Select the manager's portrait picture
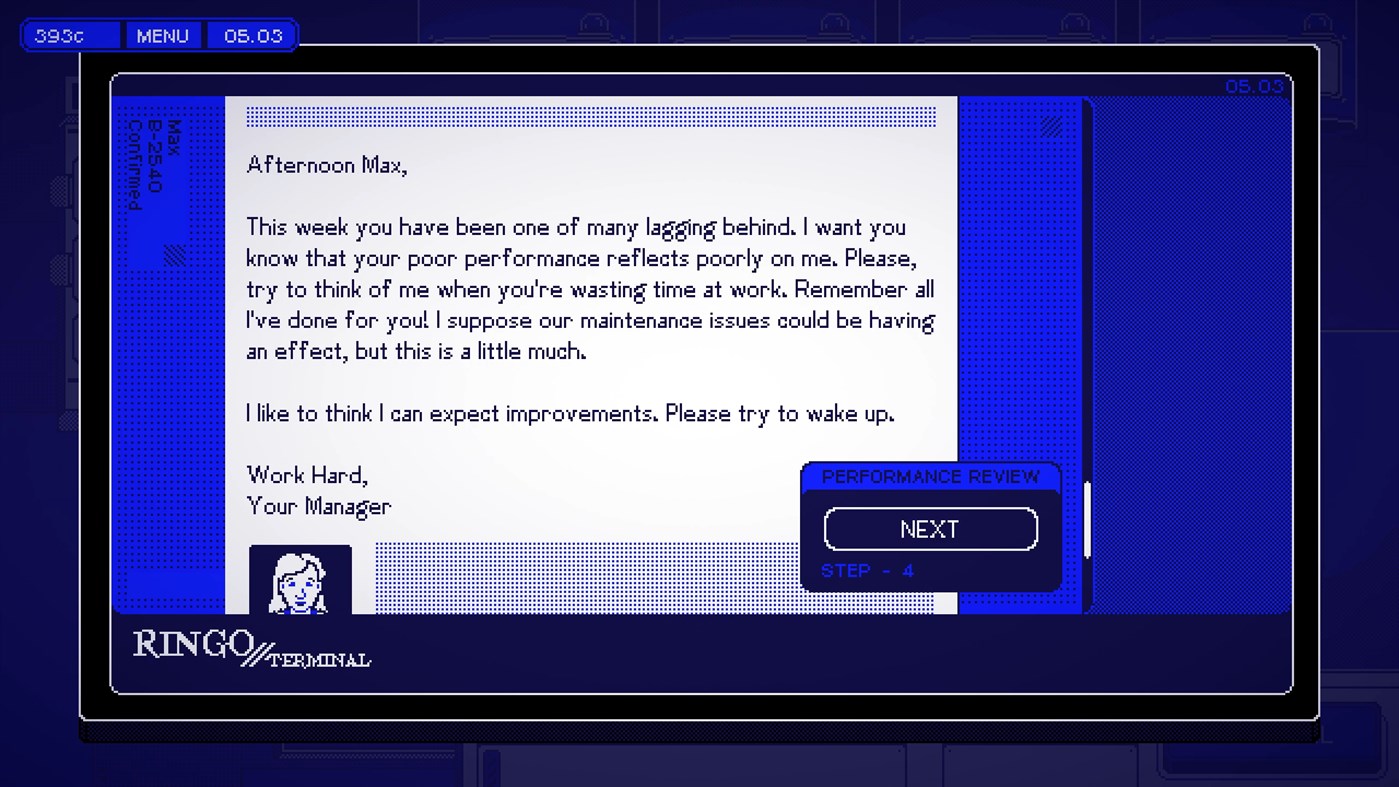The image size is (1399, 787). pos(300,580)
